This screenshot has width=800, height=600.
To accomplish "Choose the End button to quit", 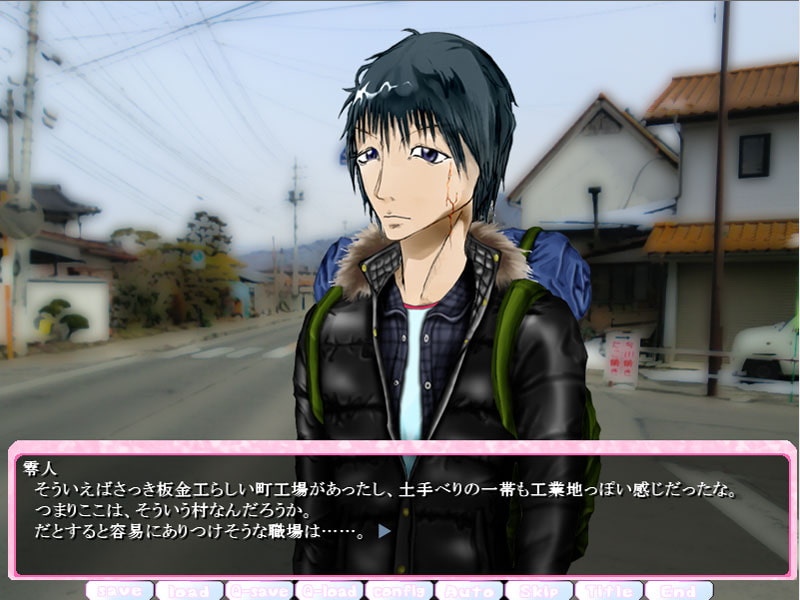I will tap(679, 590).
